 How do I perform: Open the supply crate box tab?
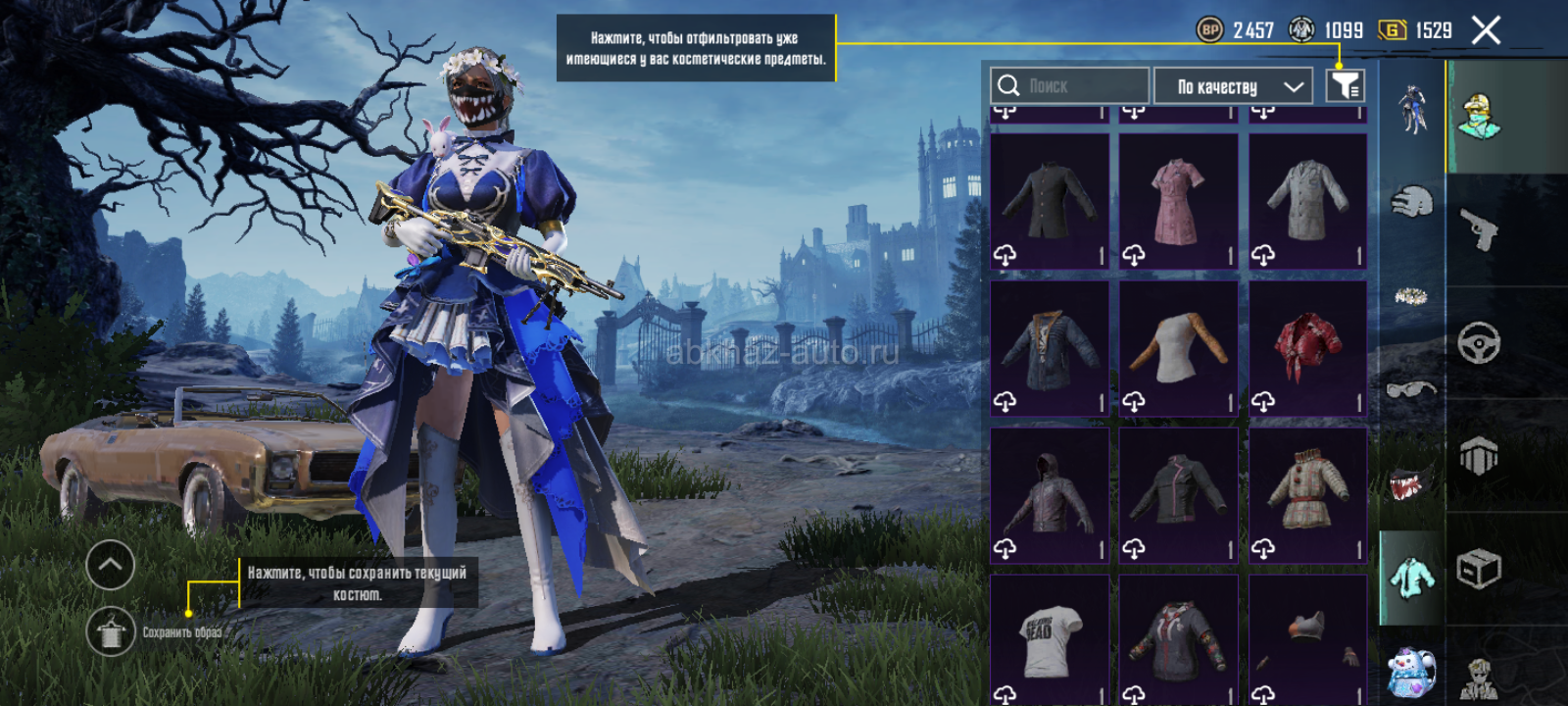coord(1479,569)
